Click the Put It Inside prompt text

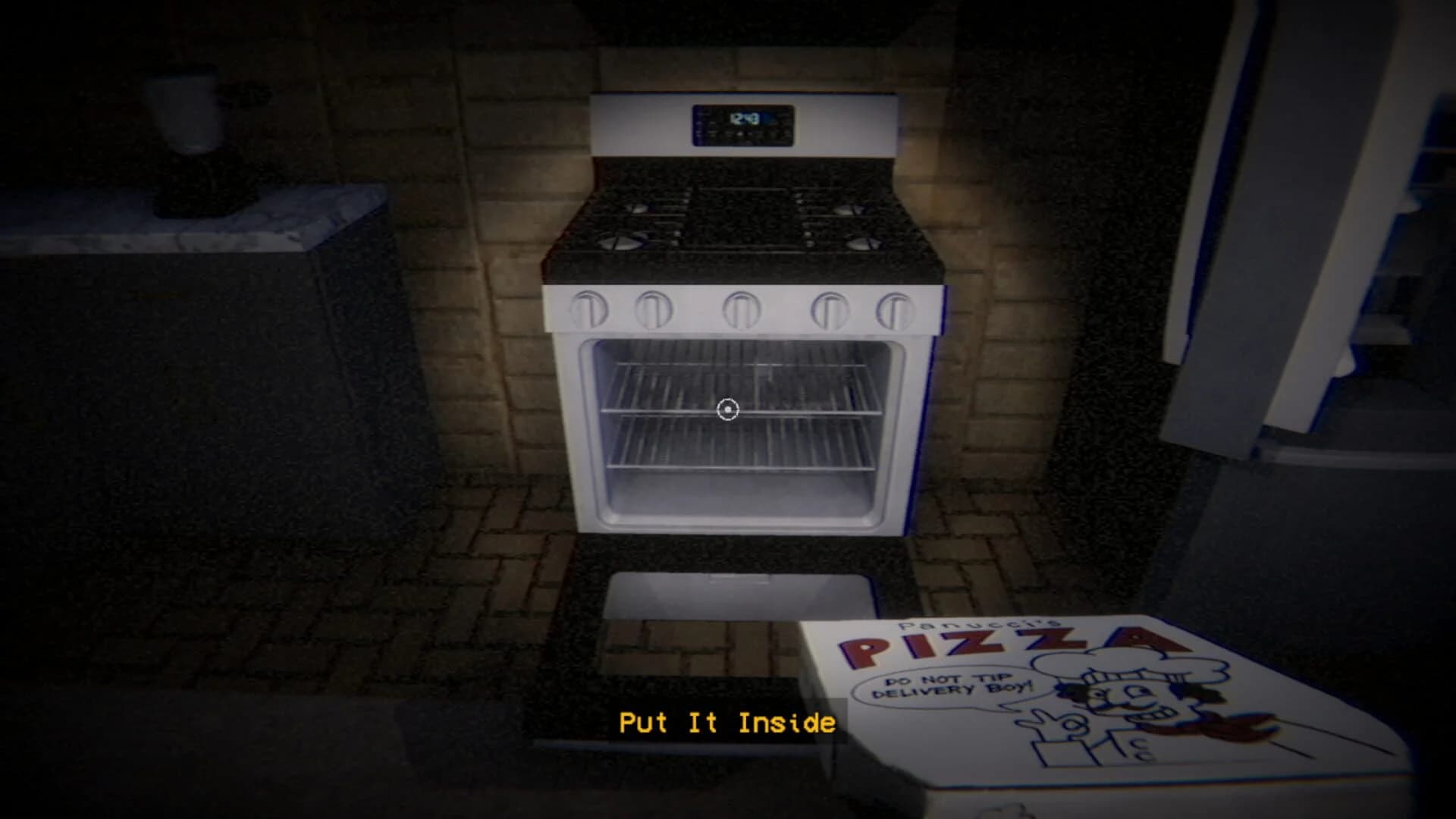728,723
